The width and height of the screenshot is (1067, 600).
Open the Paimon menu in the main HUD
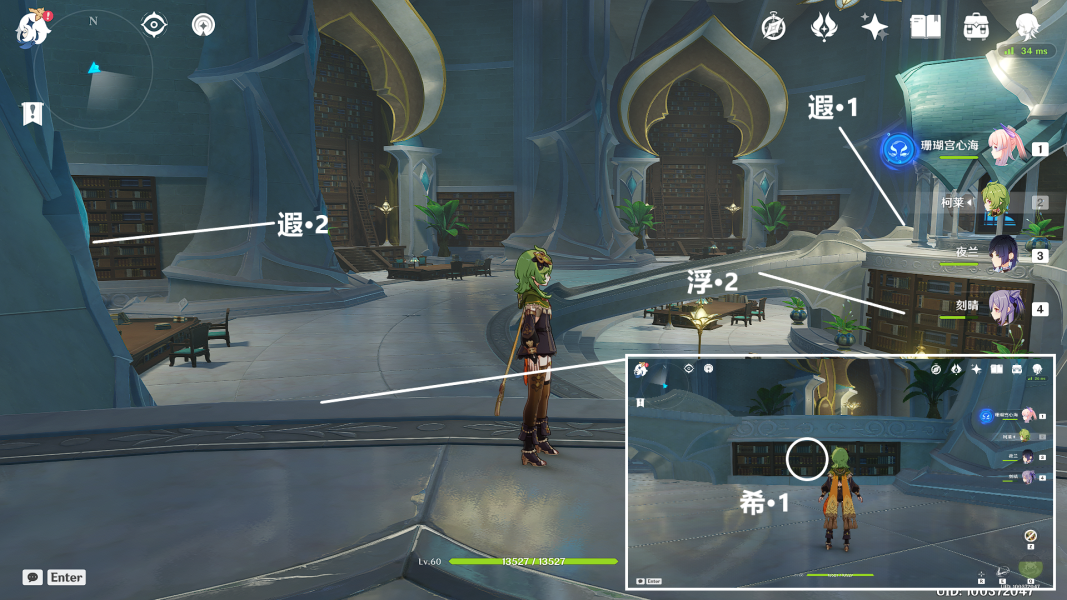(33, 28)
